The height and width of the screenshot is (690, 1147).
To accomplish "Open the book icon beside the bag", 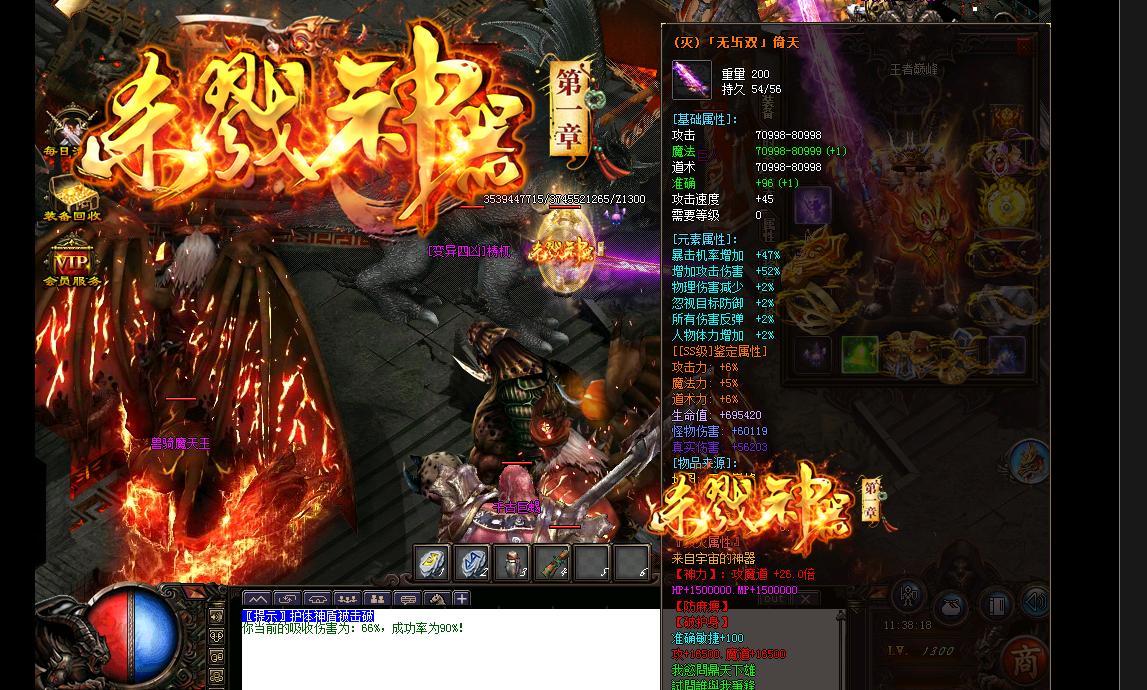I will click(x=996, y=606).
